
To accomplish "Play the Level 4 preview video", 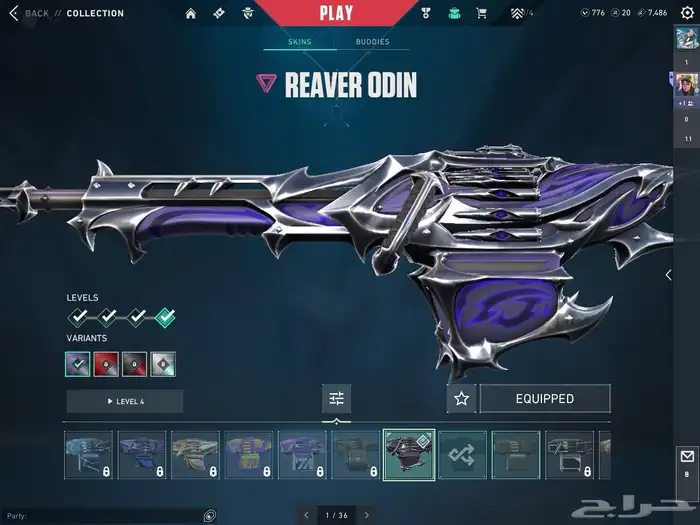I will (125, 401).
